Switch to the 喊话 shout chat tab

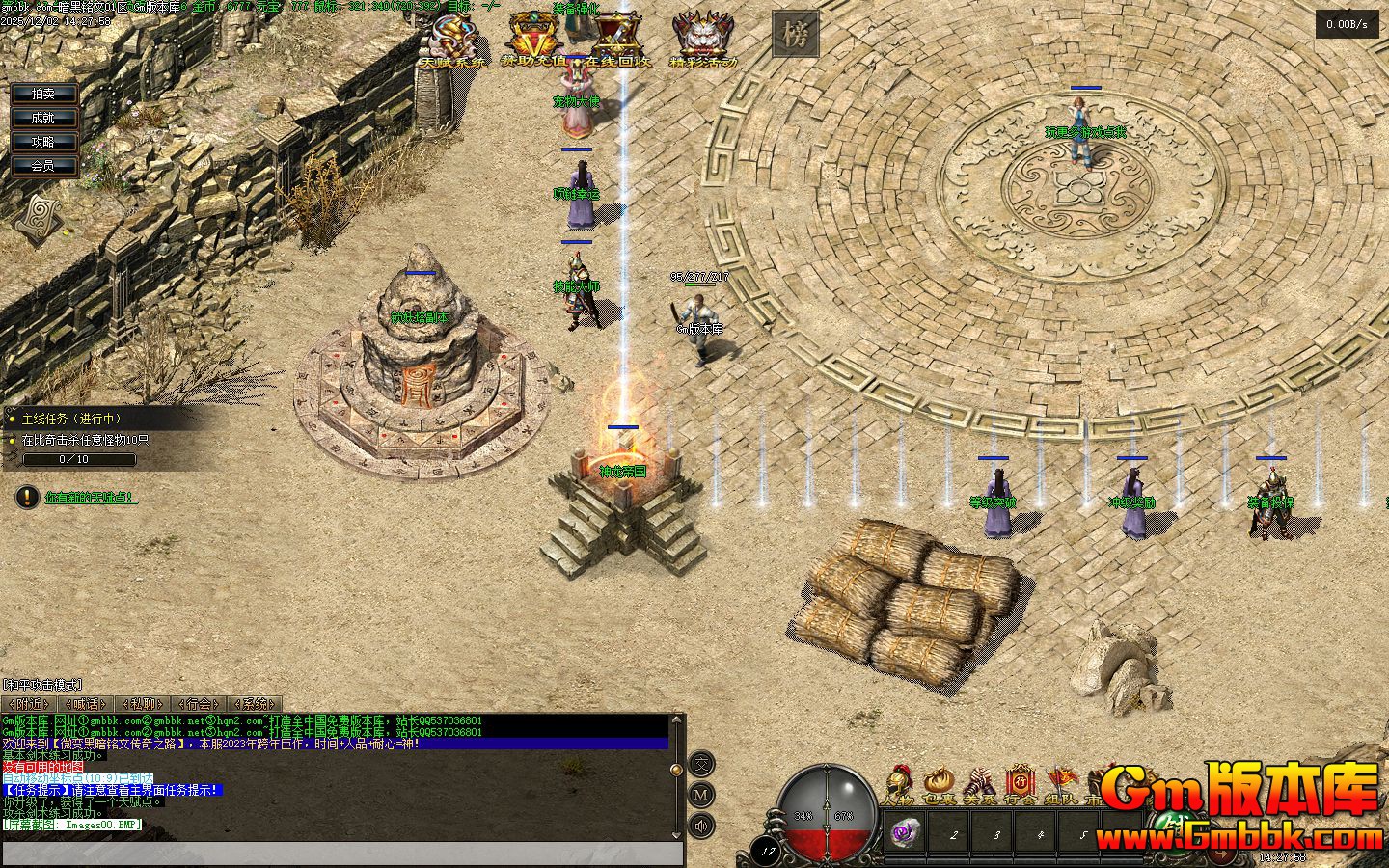click(85, 704)
